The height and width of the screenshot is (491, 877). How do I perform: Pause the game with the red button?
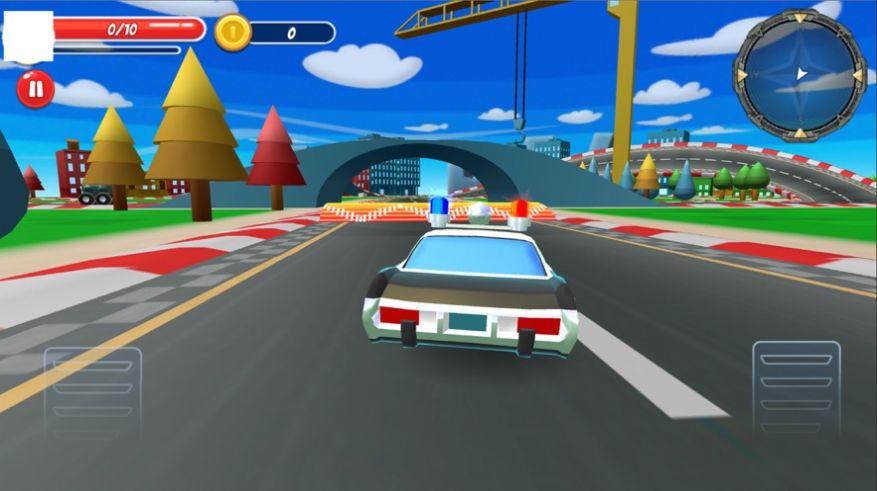tap(35, 90)
